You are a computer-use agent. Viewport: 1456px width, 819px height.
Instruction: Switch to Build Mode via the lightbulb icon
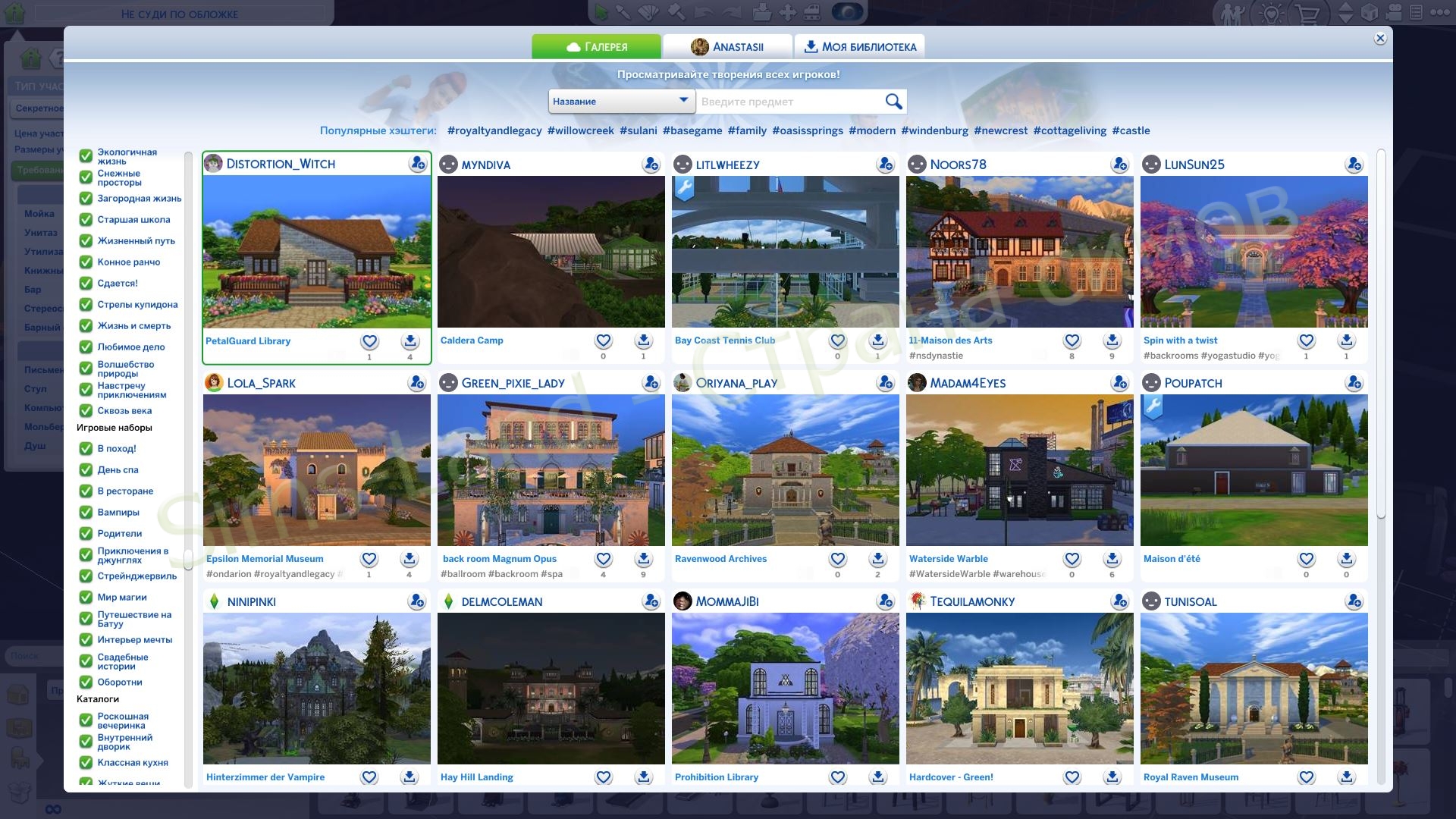pyautogui.click(x=1270, y=12)
